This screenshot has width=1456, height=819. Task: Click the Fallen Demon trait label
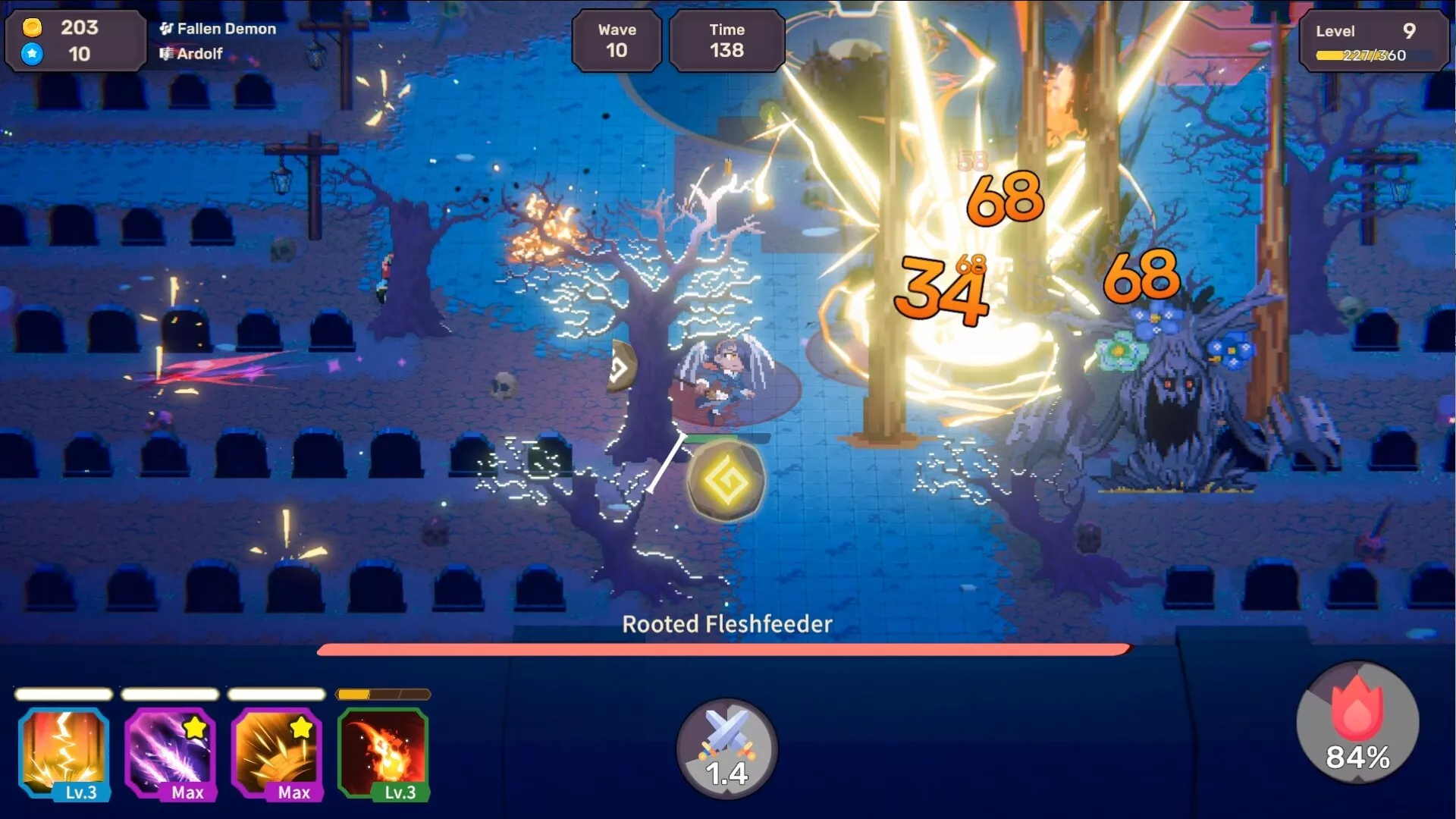(218, 29)
